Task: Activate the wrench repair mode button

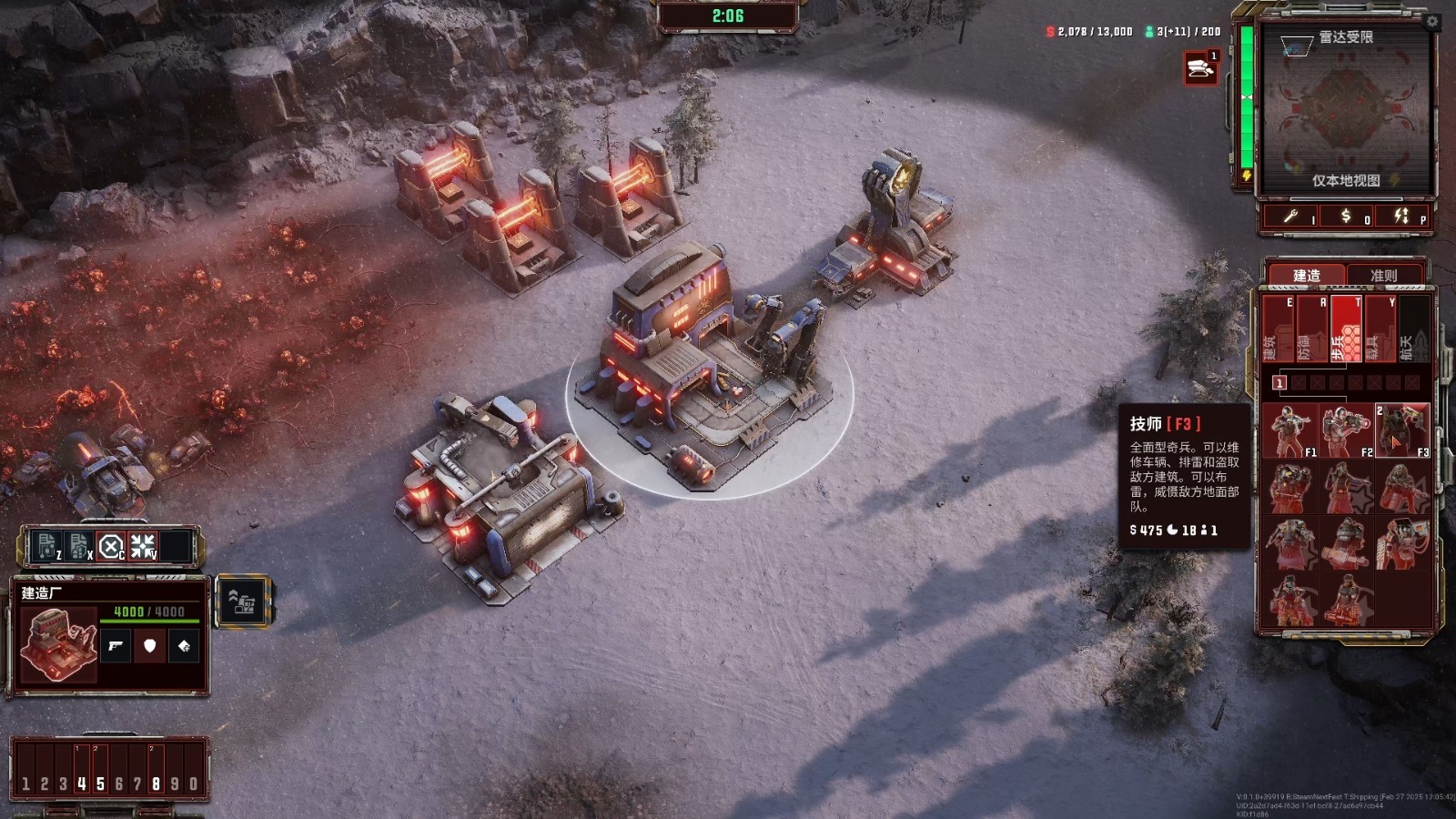Action: tap(1292, 217)
